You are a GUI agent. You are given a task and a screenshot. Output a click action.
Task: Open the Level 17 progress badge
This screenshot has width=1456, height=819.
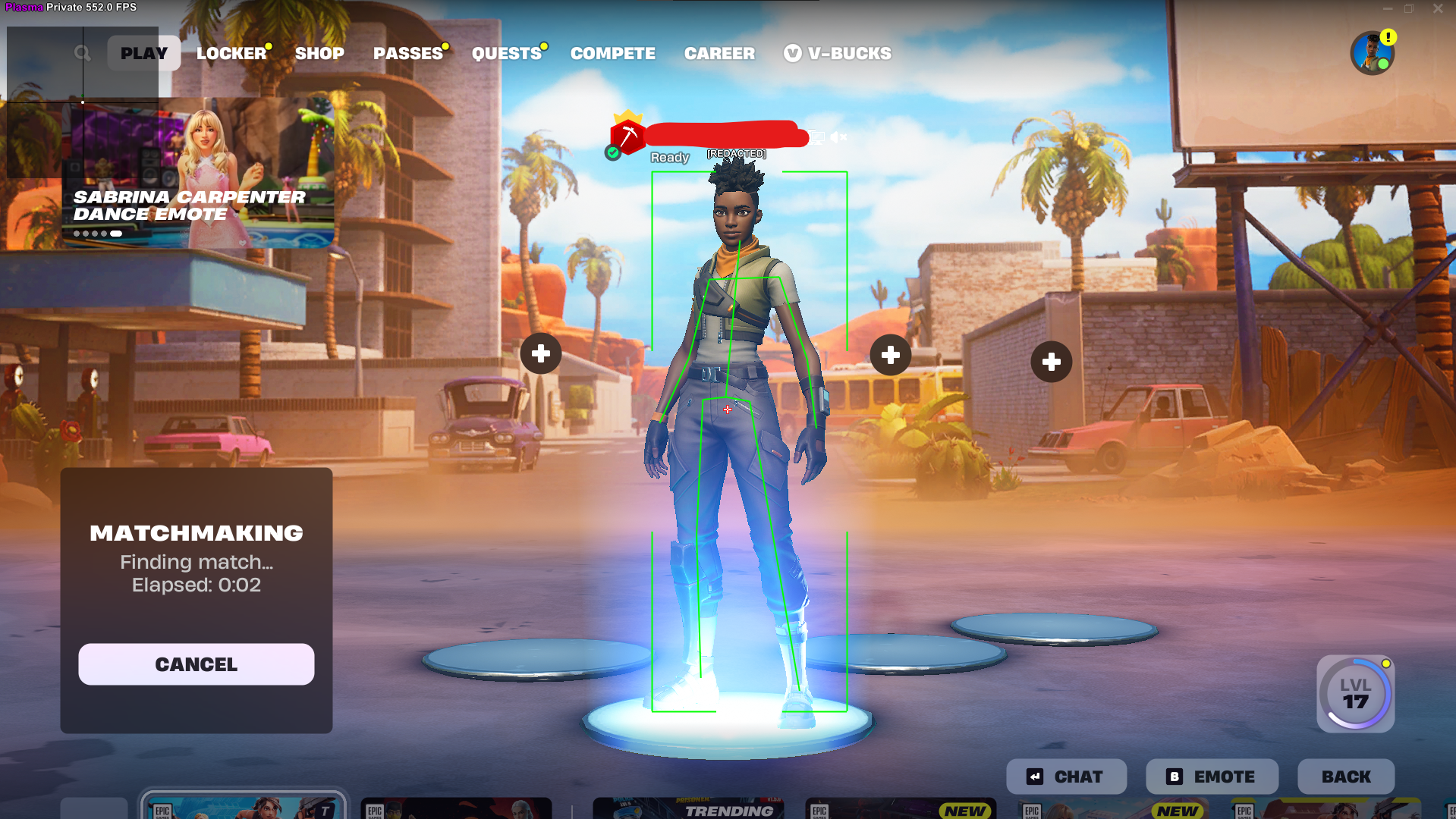click(1355, 694)
